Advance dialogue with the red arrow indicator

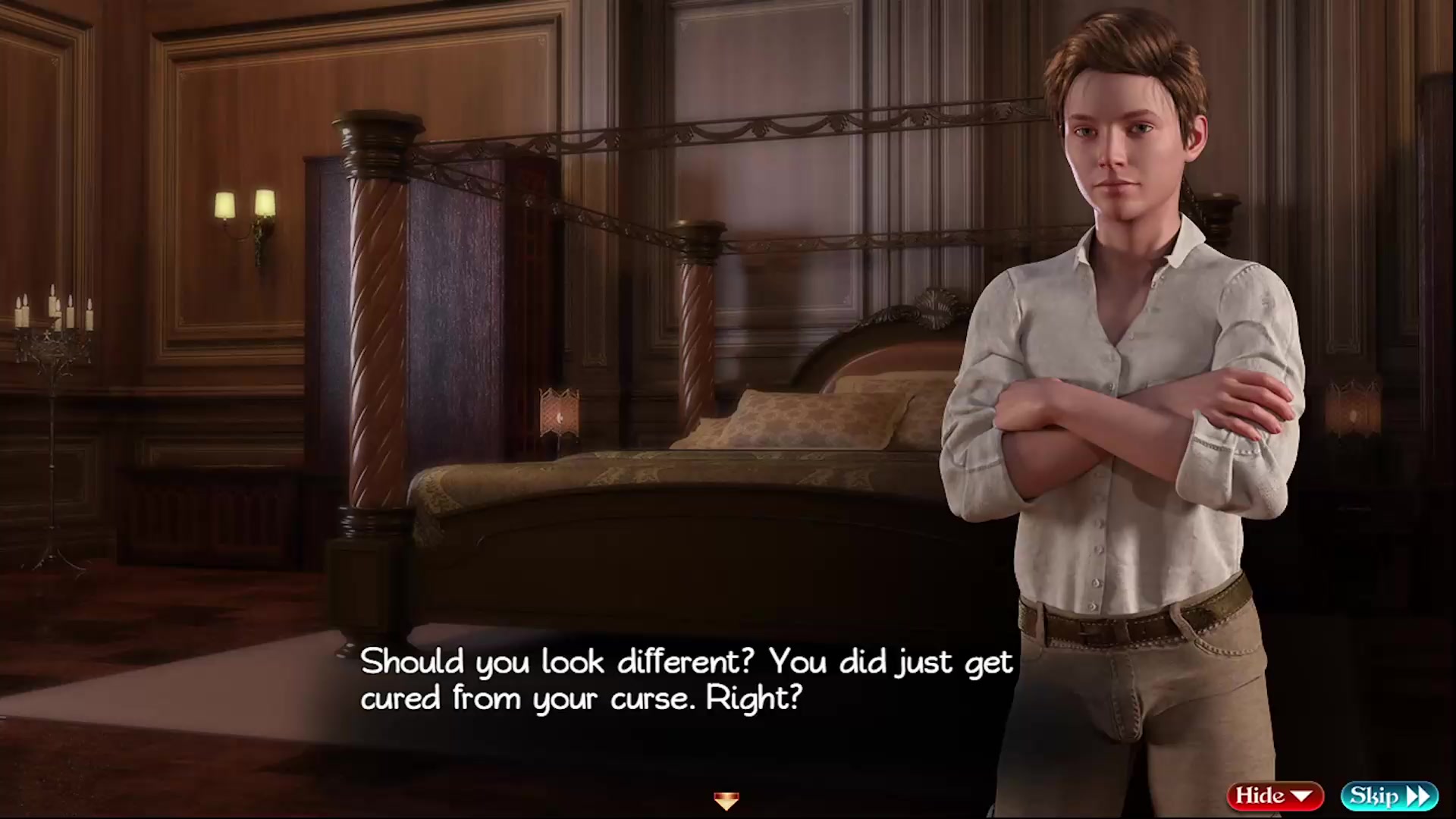click(x=726, y=800)
